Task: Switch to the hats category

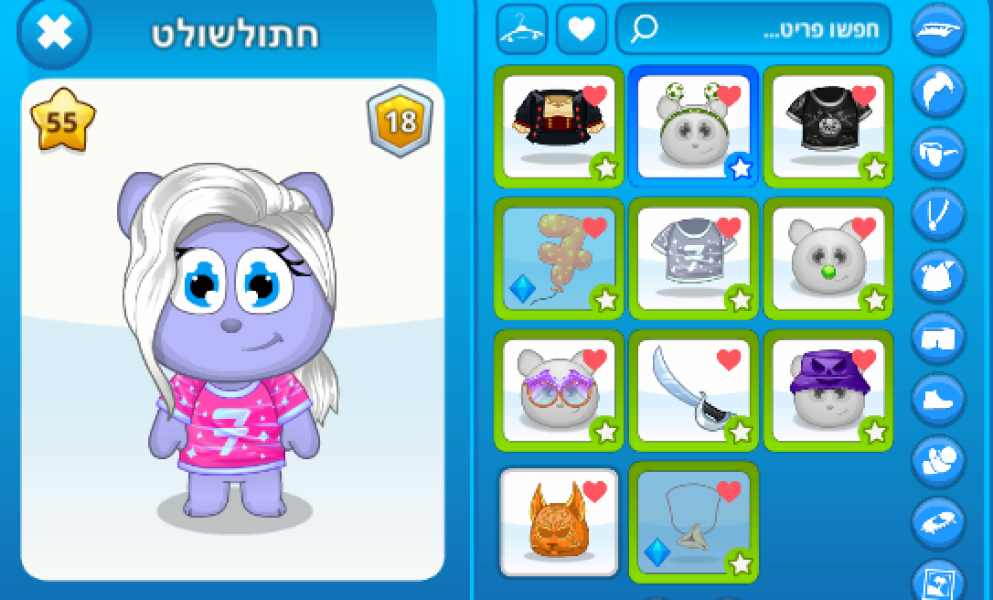Action: (x=938, y=30)
